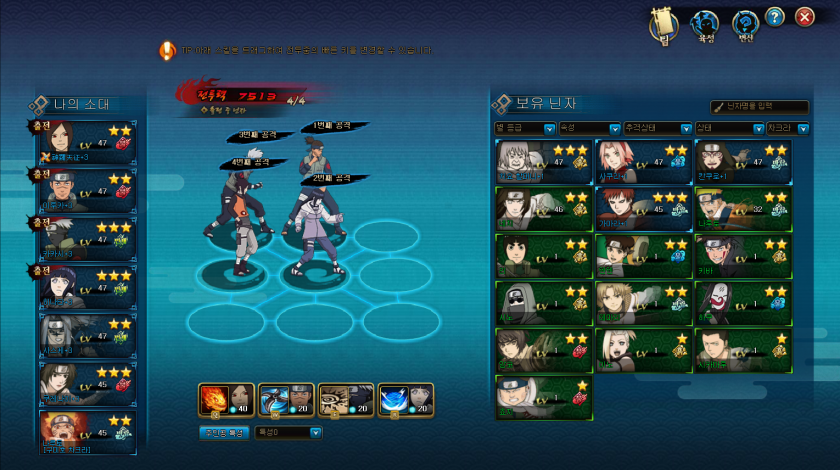Screen dimensions: 840x470
Task: Select the pink-haired Sakura ninja card
Action: [642, 160]
